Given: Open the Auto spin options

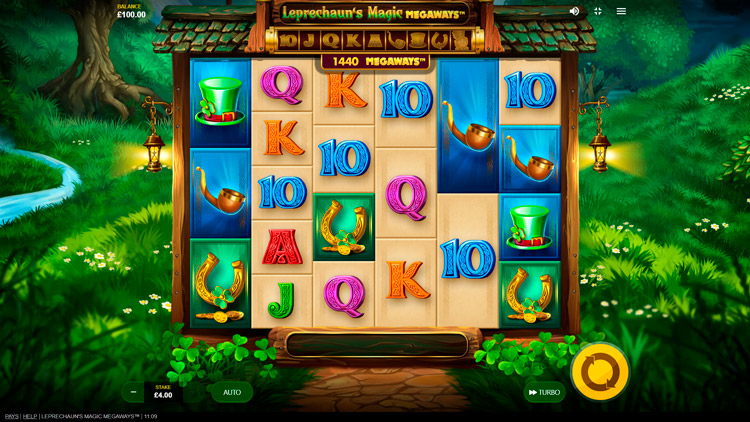Looking at the screenshot, I should pyautogui.click(x=232, y=392).
